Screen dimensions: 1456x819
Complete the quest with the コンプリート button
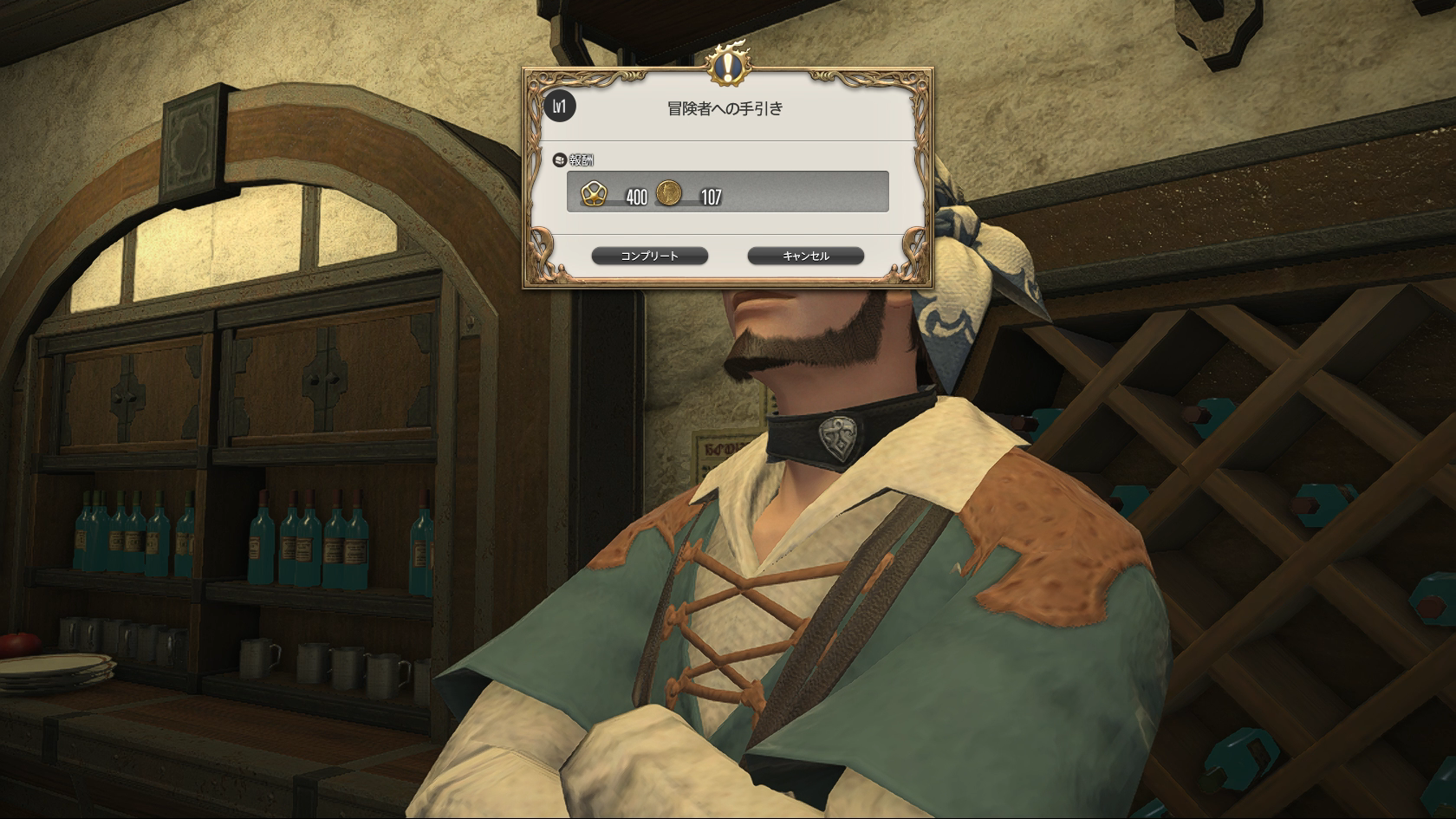[649, 256]
